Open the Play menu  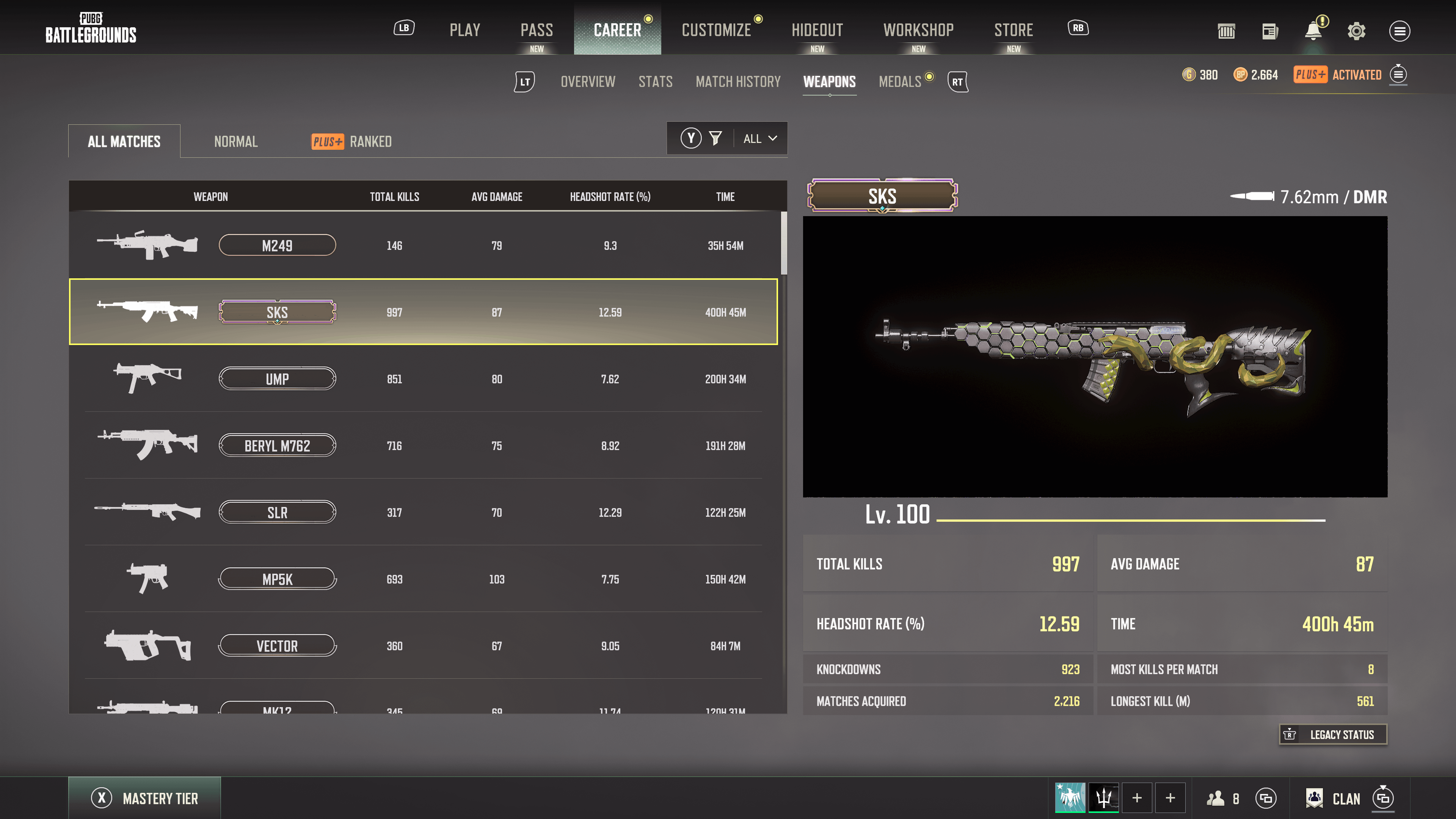(x=464, y=30)
